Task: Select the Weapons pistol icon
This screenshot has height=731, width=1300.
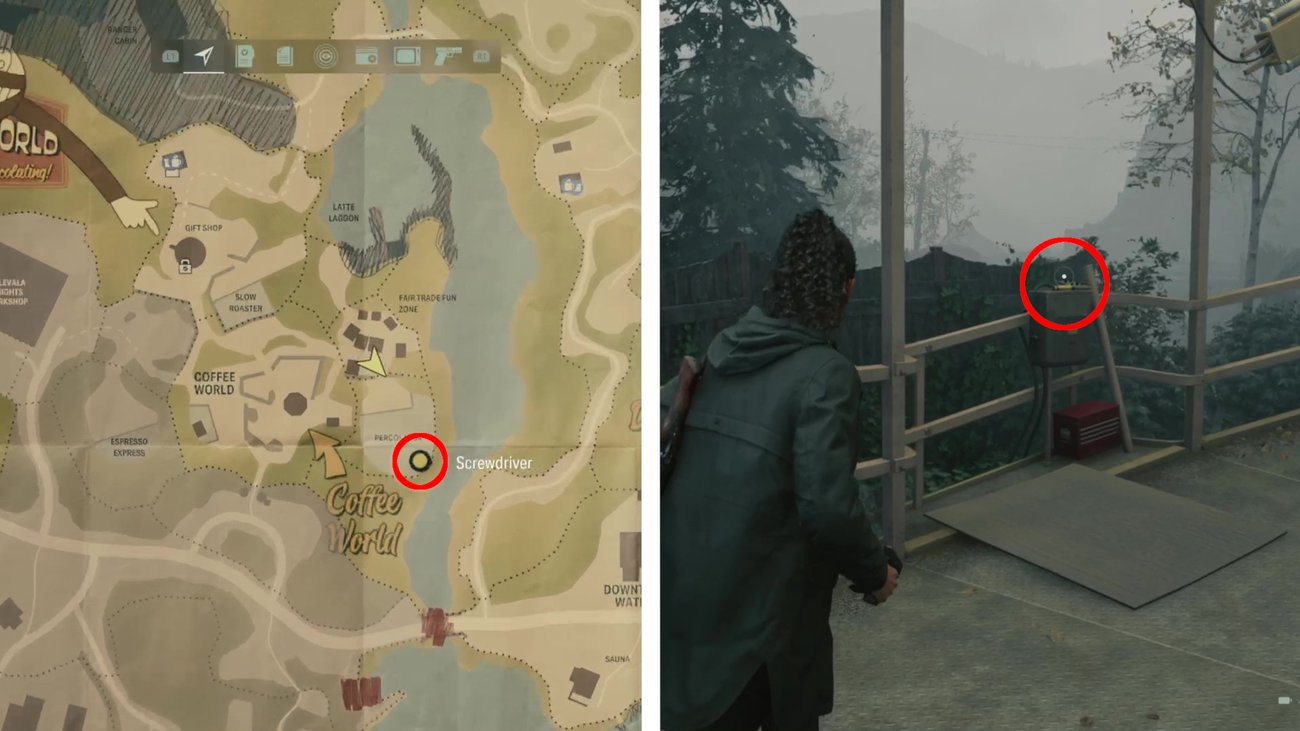Action: point(447,57)
